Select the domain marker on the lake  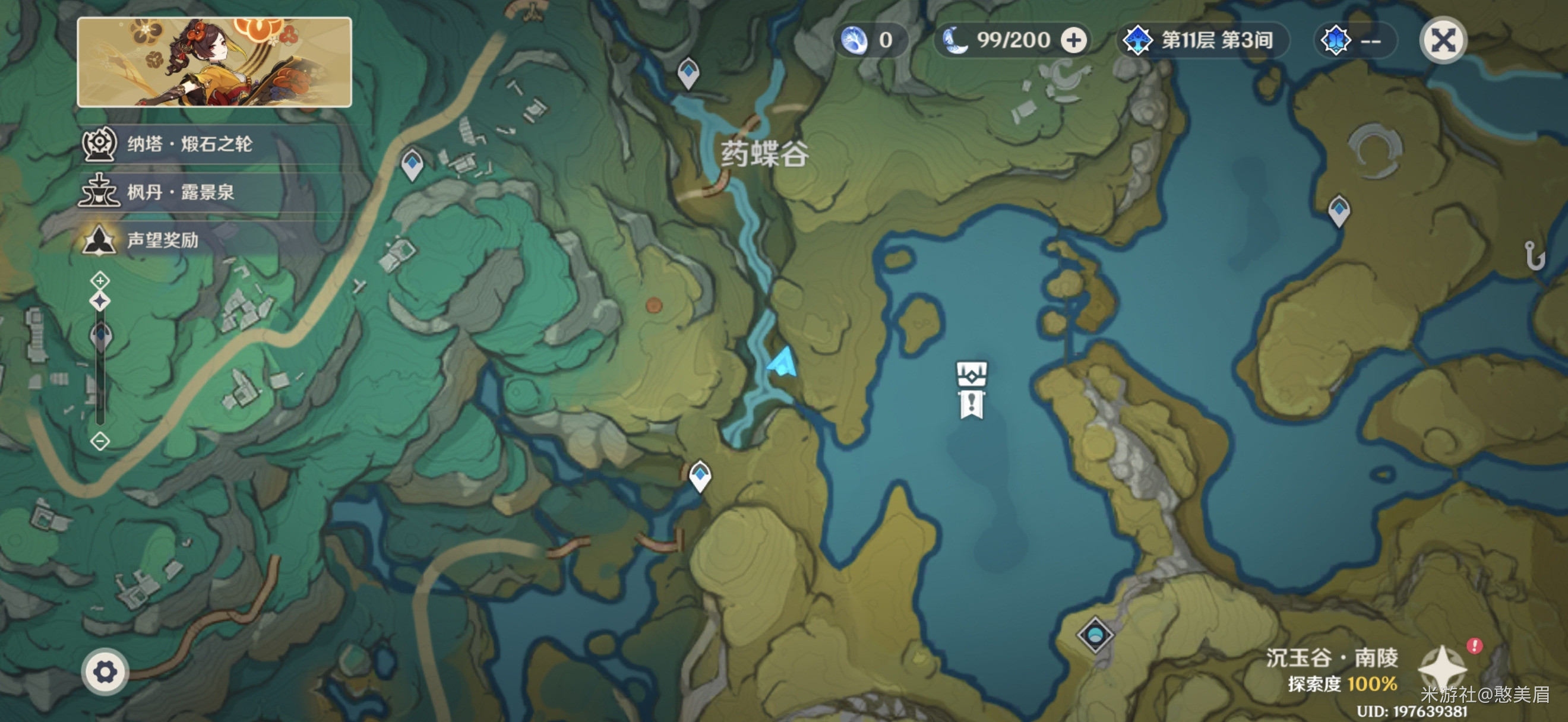coord(972,373)
